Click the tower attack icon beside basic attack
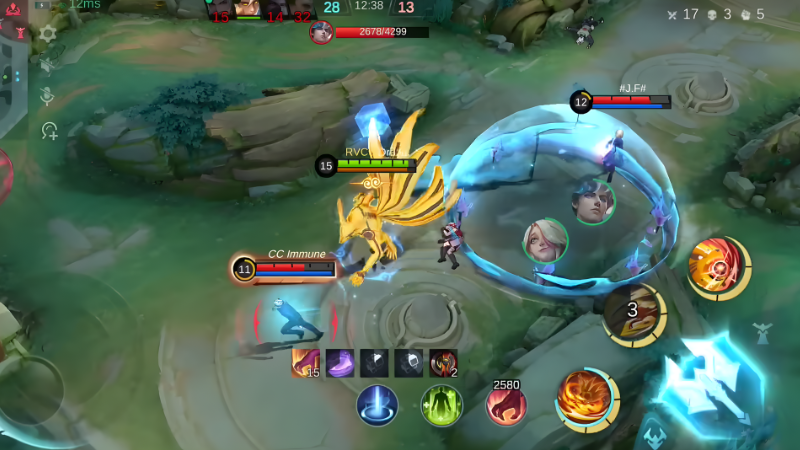 click(x=762, y=333)
